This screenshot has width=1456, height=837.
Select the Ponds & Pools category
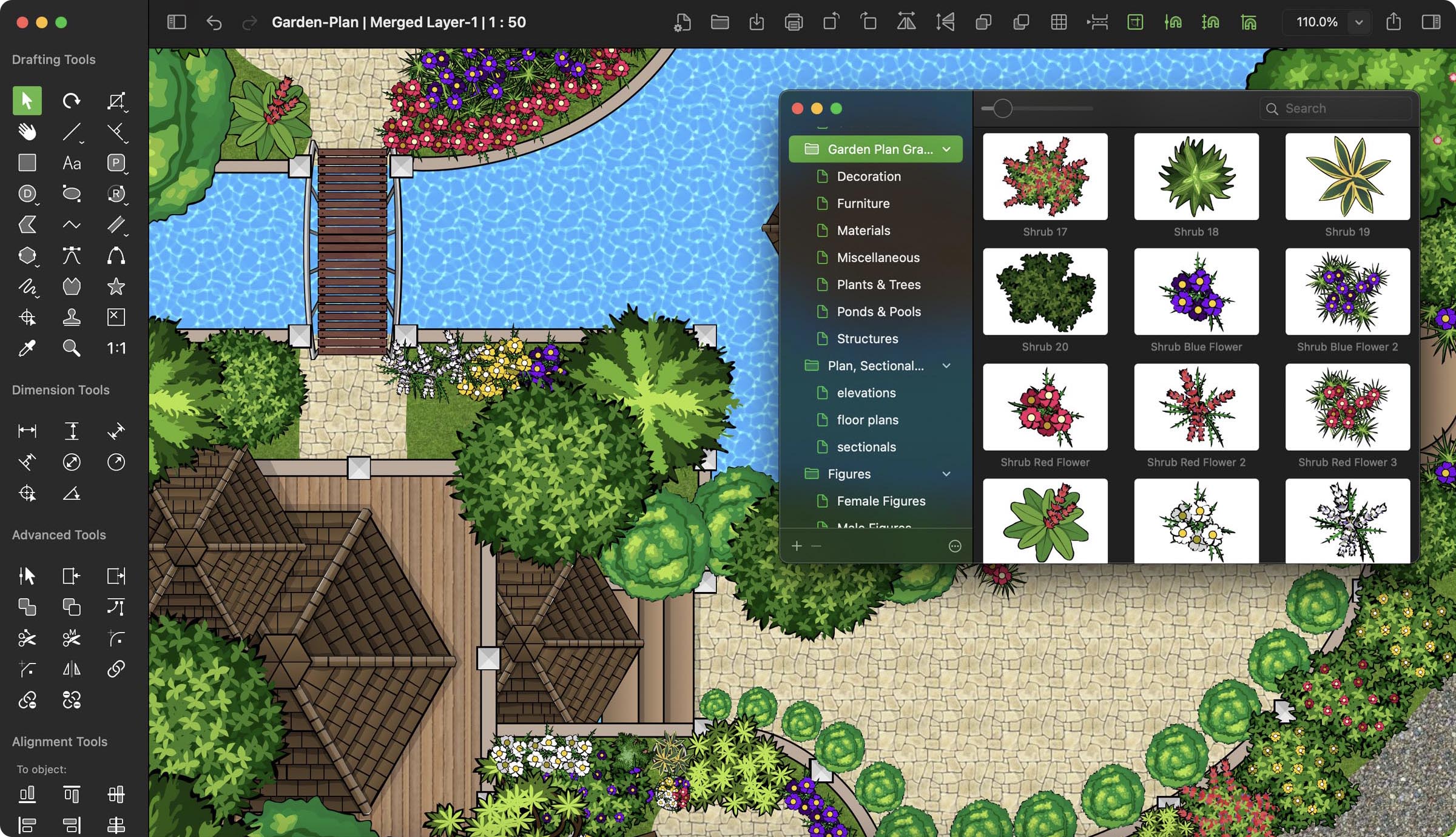pos(878,312)
